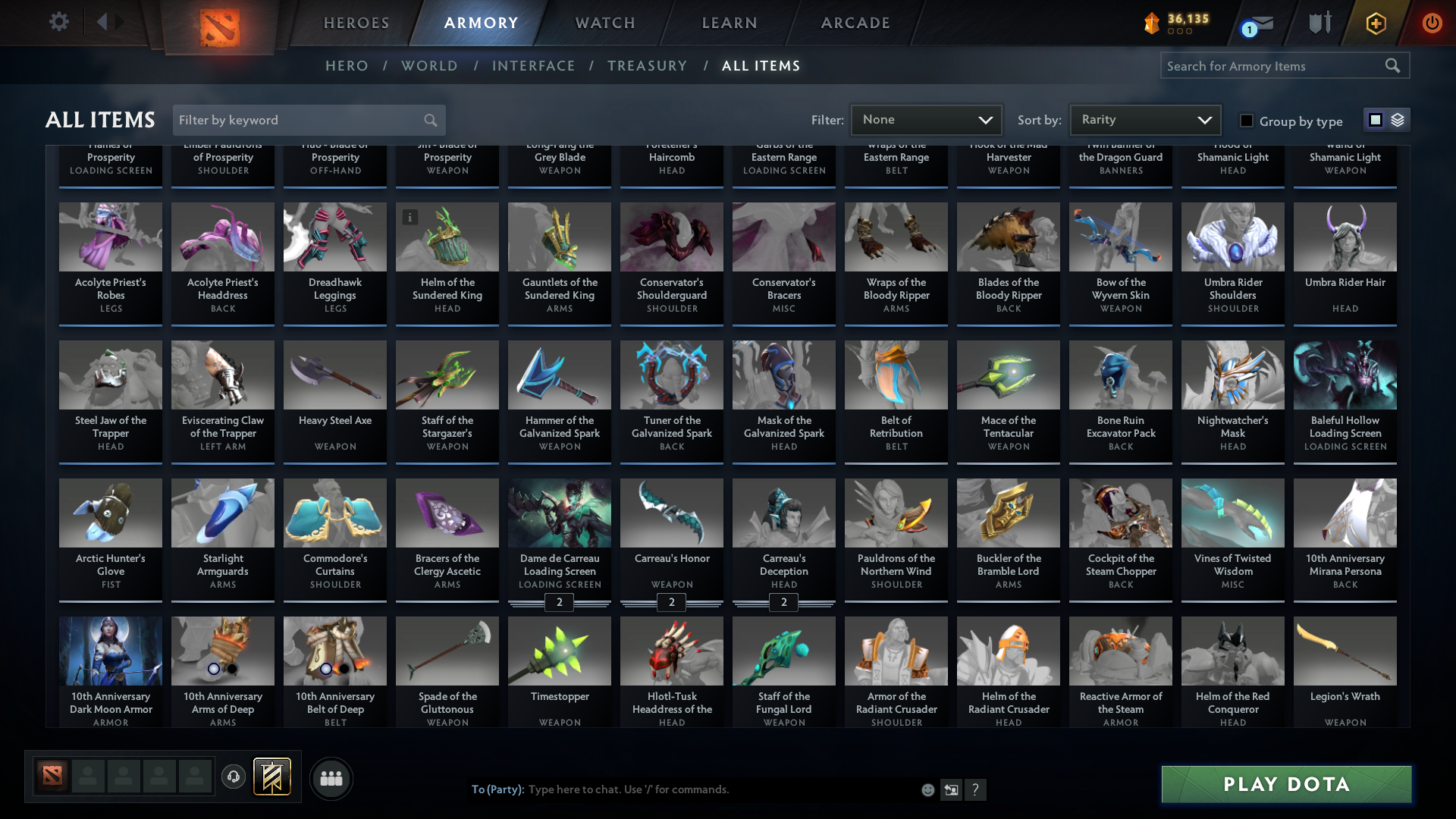The width and height of the screenshot is (1456, 819).
Task: Select the single grid view toggle
Action: pyautogui.click(x=1376, y=119)
